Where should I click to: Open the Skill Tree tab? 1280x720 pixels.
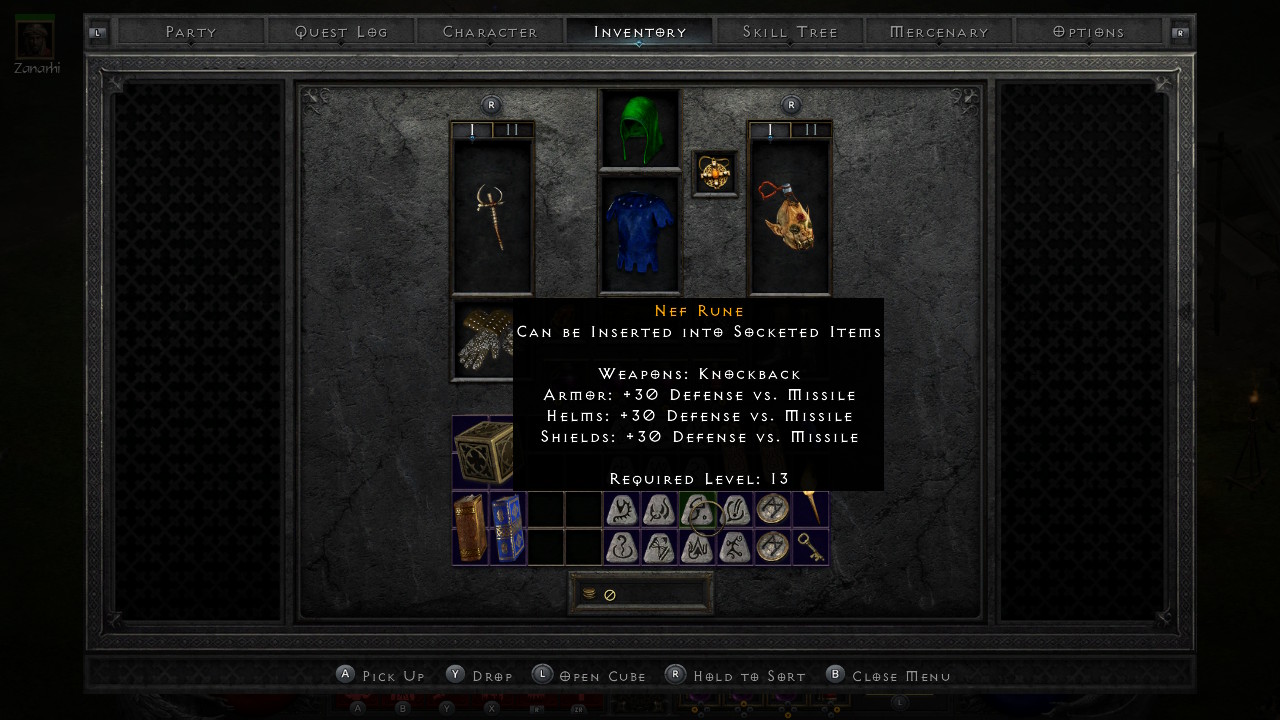[x=790, y=32]
